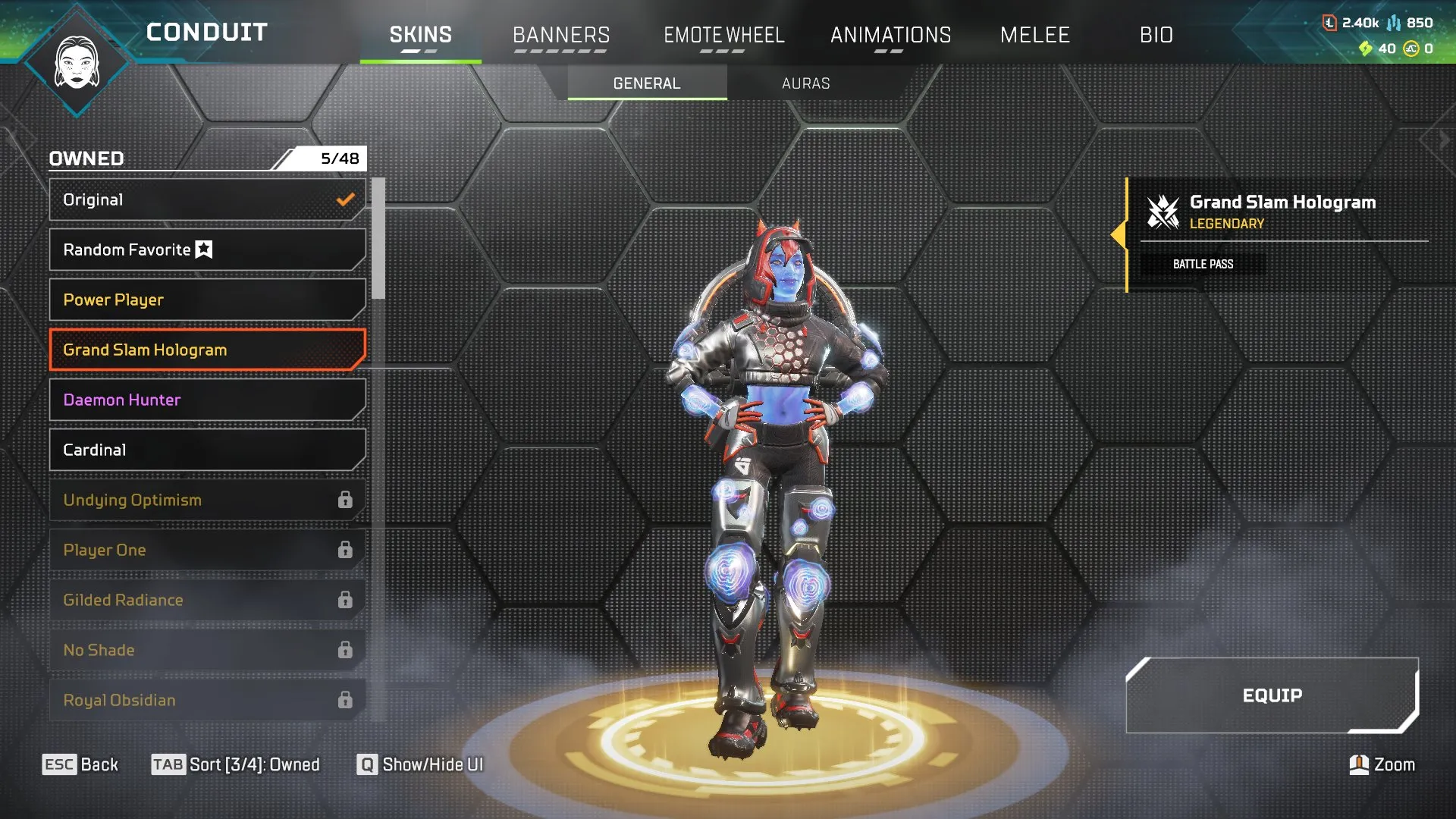Click the checkmark on the Original skin

[x=346, y=199]
